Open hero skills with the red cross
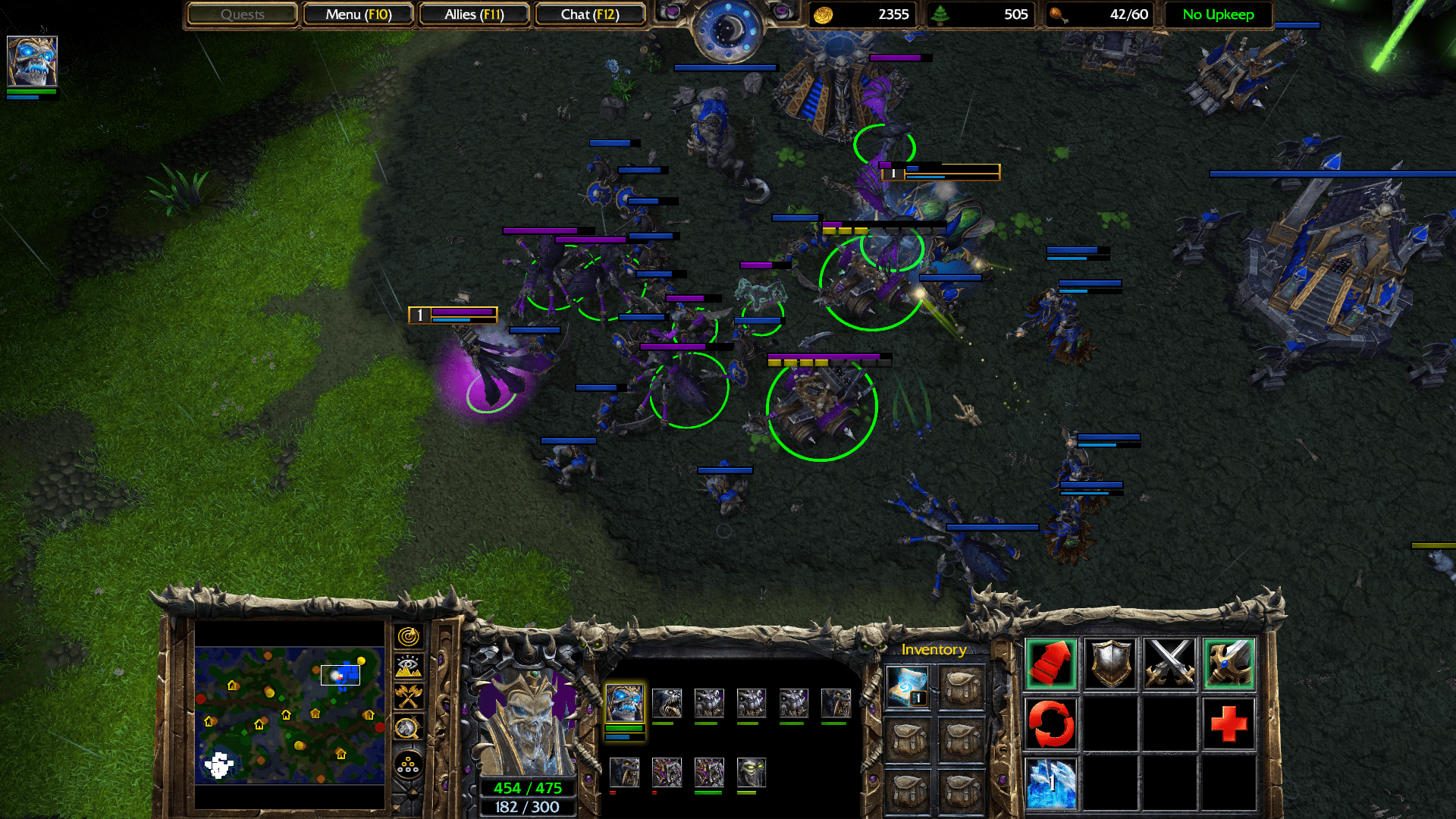The height and width of the screenshot is (819, 1456). (1228, 723)
